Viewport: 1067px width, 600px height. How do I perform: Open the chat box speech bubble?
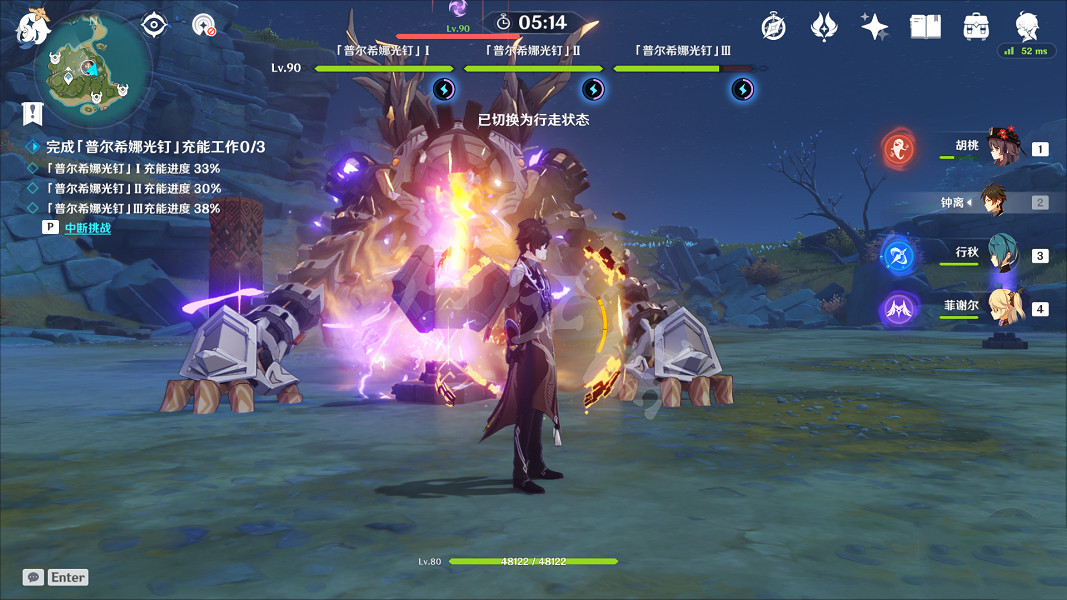click(34, 577)
